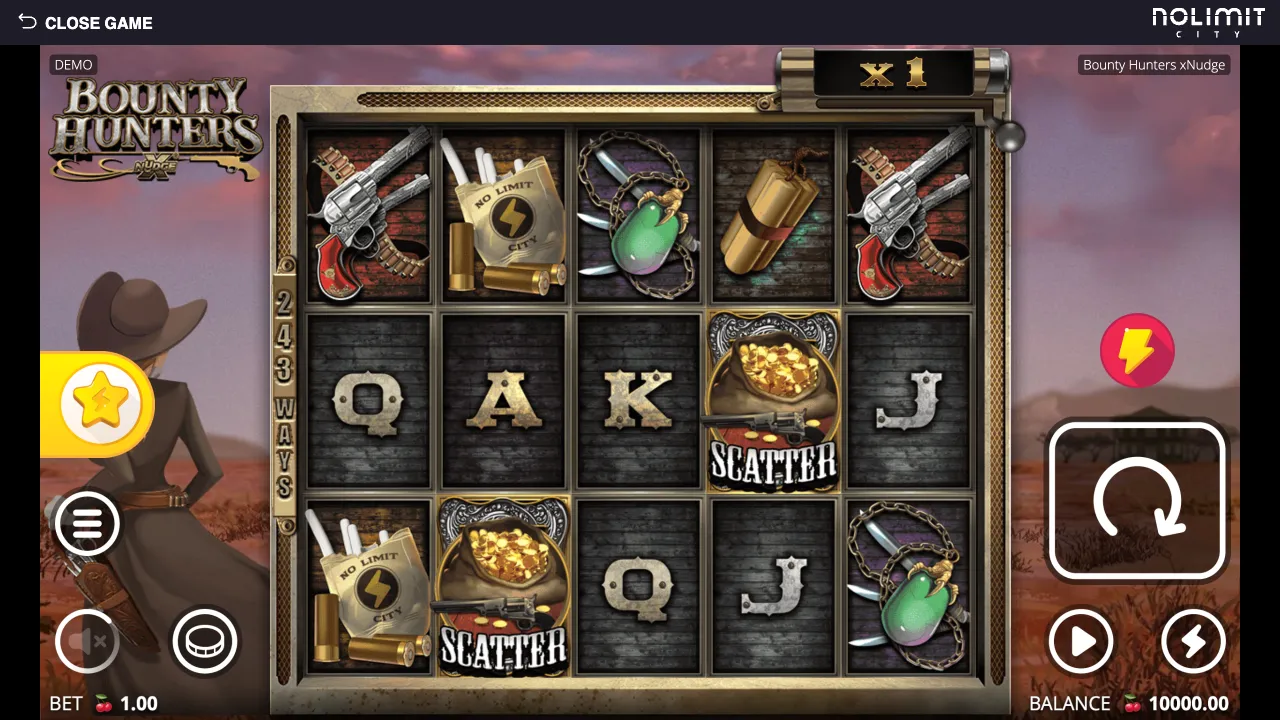Open the hamburger game menu

tap(87, 524)
